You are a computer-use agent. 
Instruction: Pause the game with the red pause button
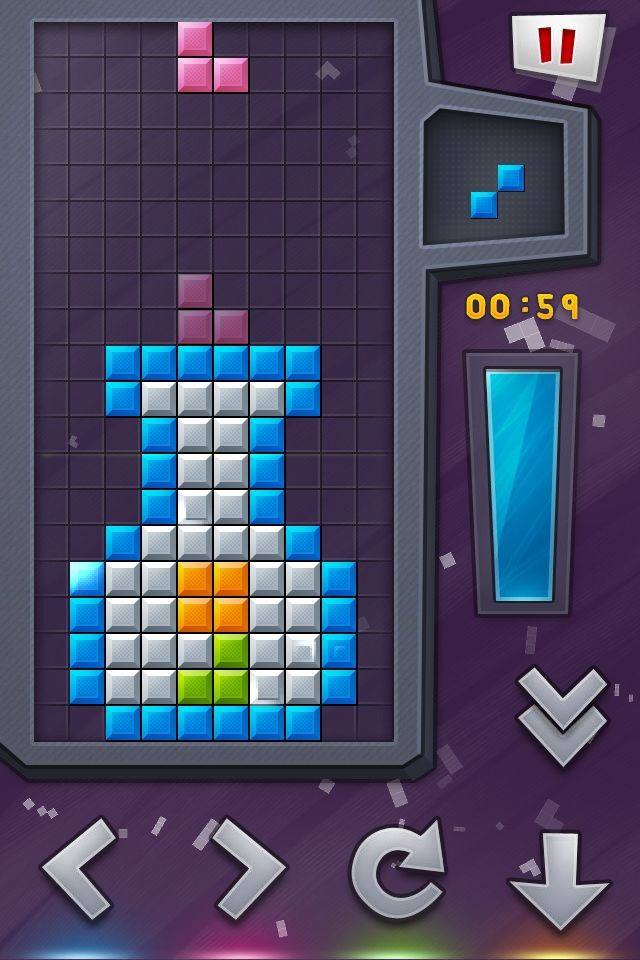click(558, 45)
